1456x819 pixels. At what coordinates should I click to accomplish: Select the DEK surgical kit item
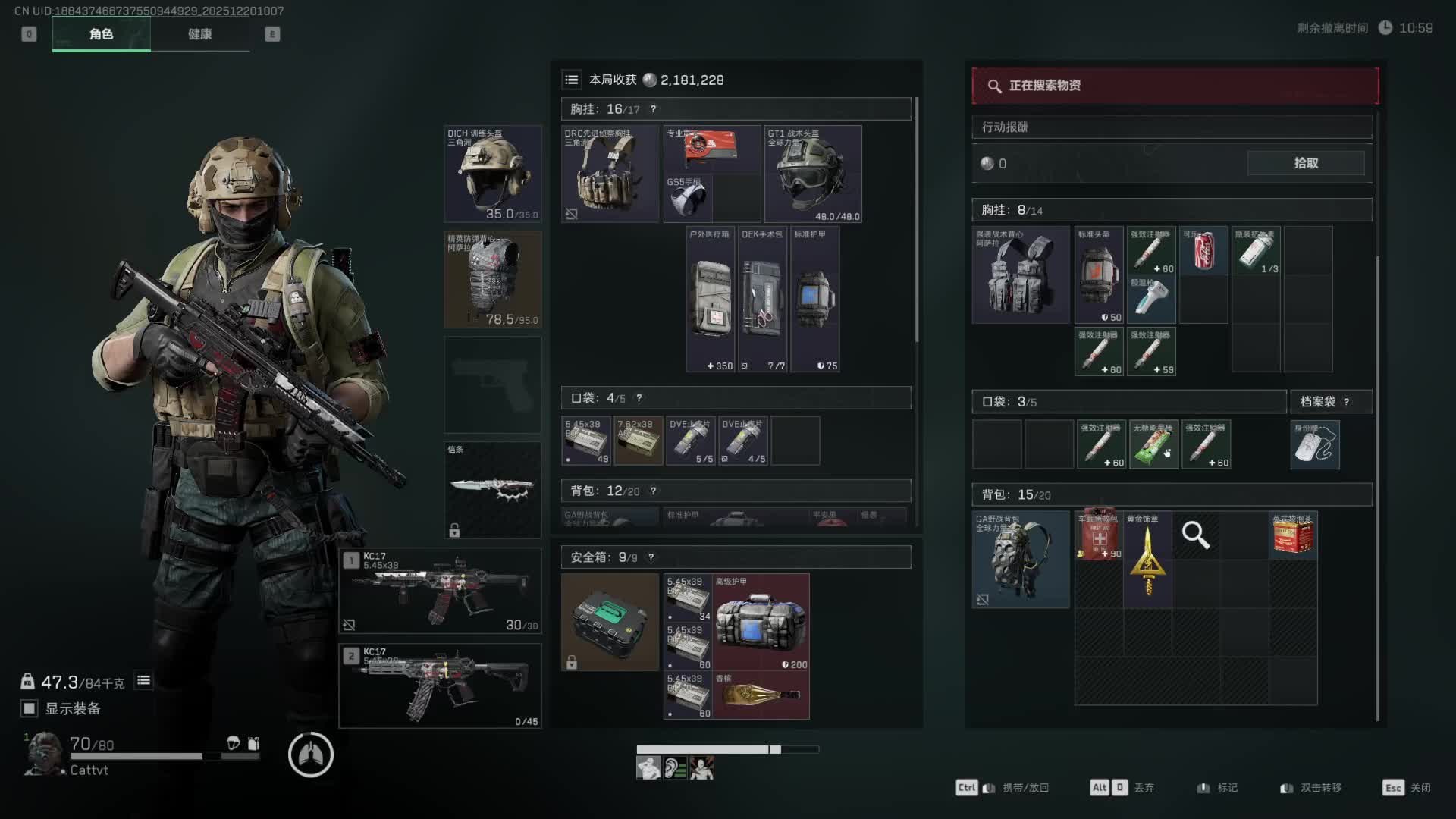point(762,300)
